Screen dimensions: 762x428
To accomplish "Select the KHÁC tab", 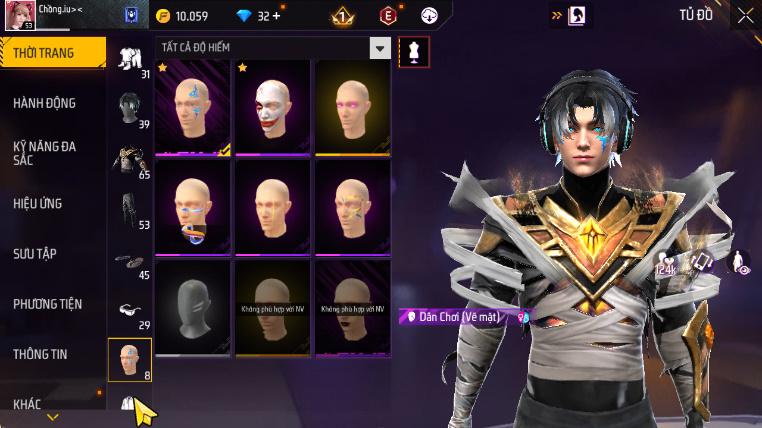I will (x=28, y=403).
